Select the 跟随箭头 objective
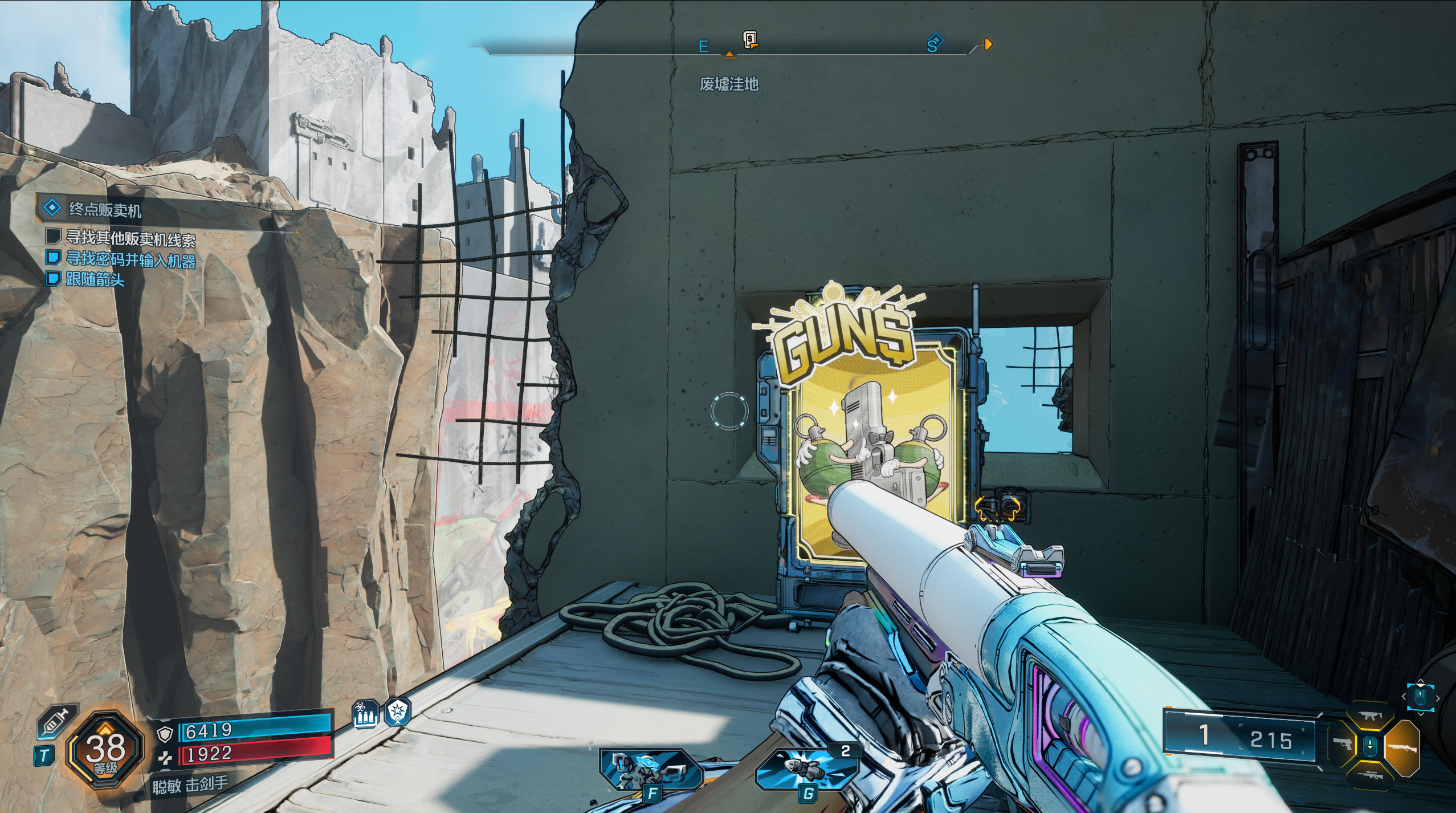 point(95,279)
